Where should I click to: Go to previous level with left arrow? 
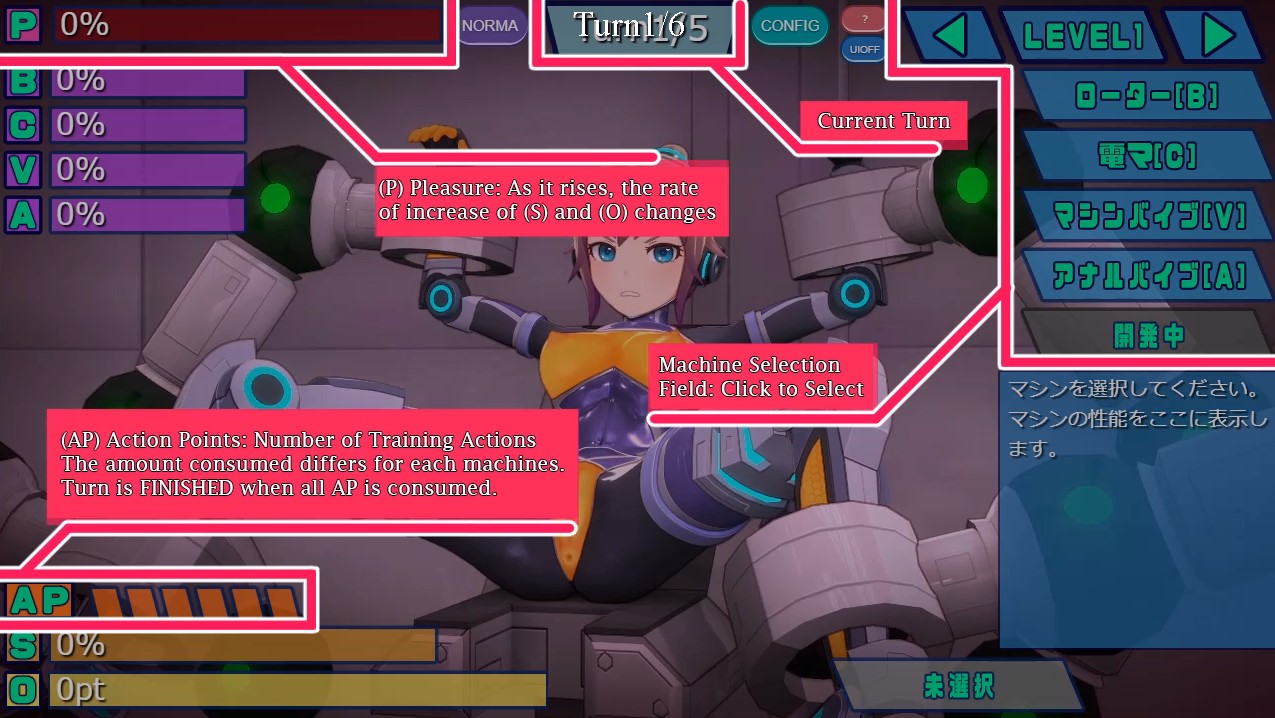point(952,37)
